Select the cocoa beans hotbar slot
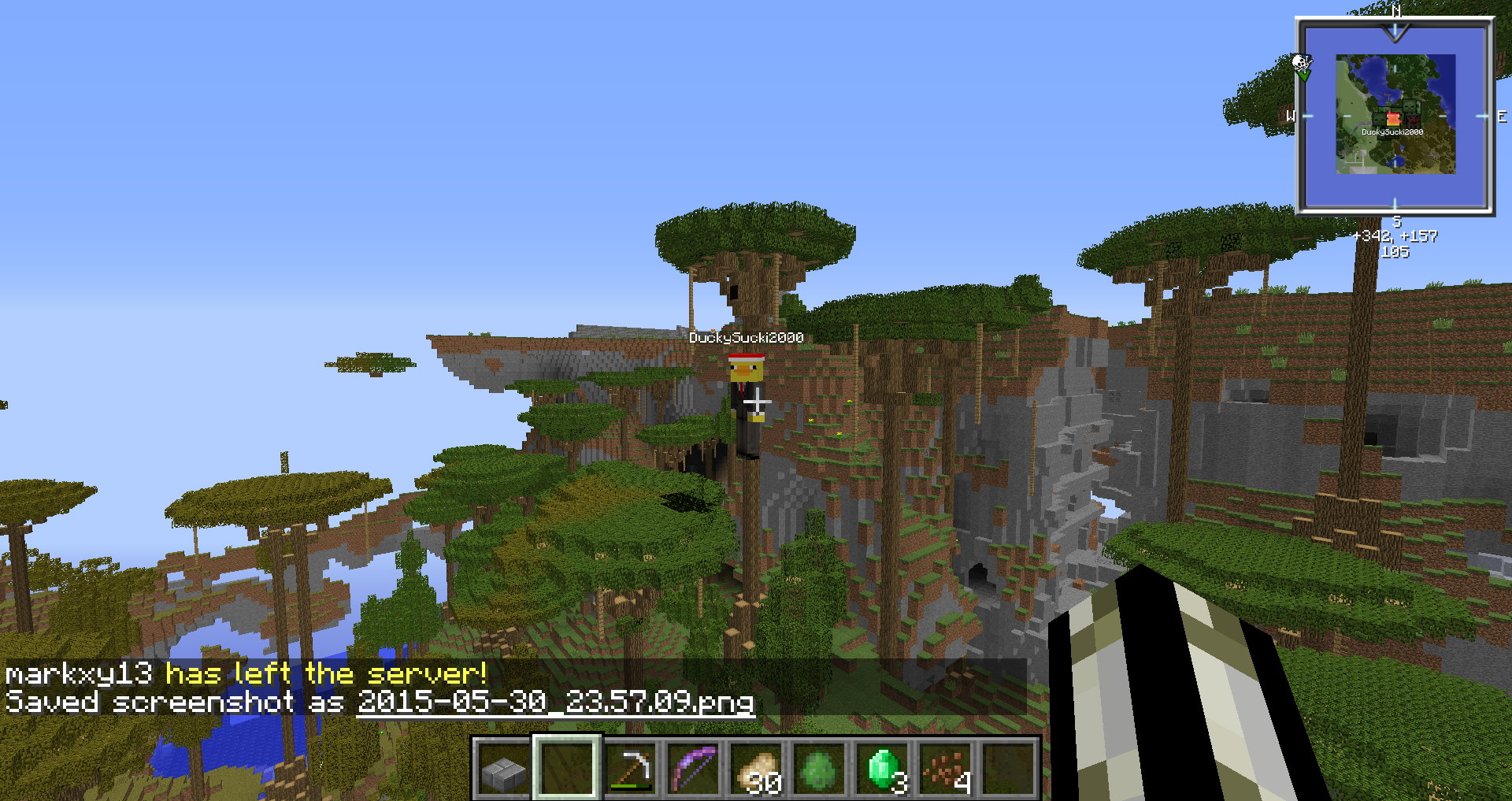The width and height of the screenshot is (1512, 801). coord(947,770)
